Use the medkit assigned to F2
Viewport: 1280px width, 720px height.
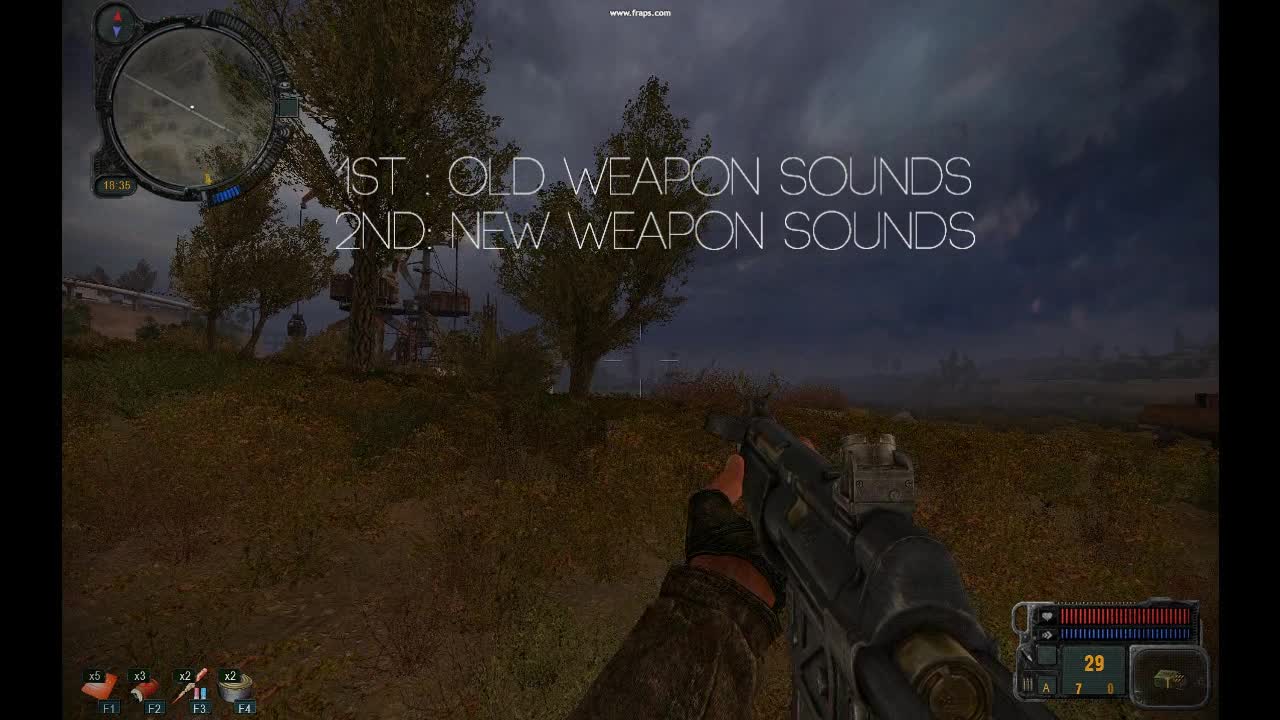[145, 688]
